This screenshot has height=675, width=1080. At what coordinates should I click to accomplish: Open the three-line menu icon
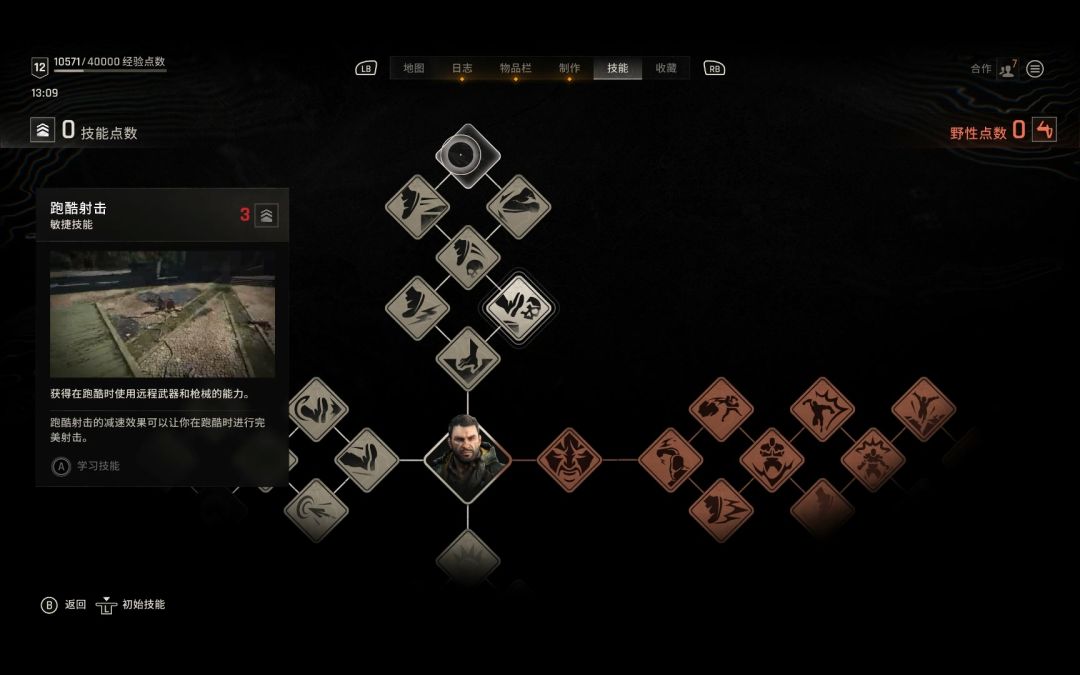click(x=1035, y=69)
